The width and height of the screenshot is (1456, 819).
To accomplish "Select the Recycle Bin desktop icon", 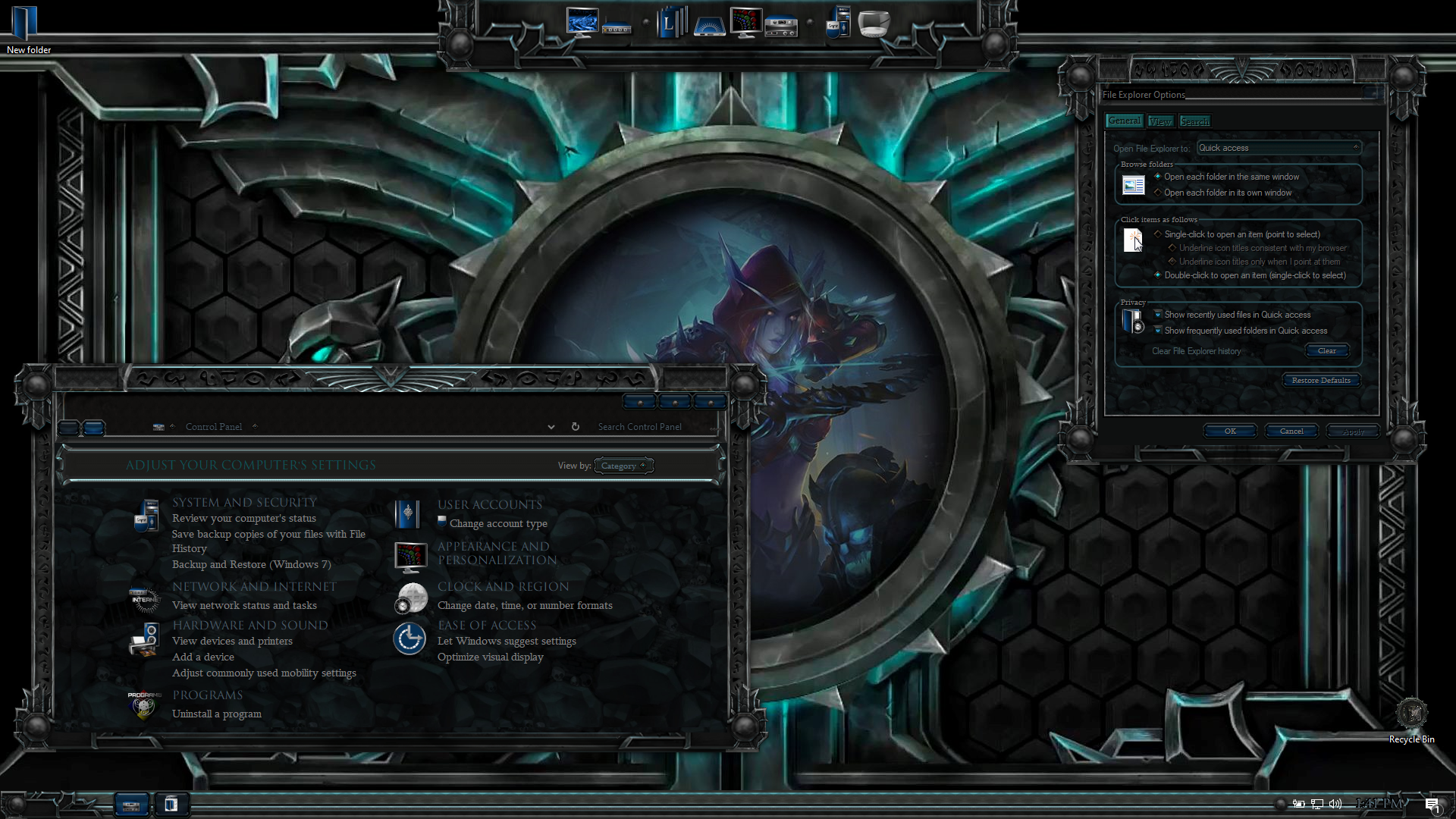I will tap(1411, 715).
